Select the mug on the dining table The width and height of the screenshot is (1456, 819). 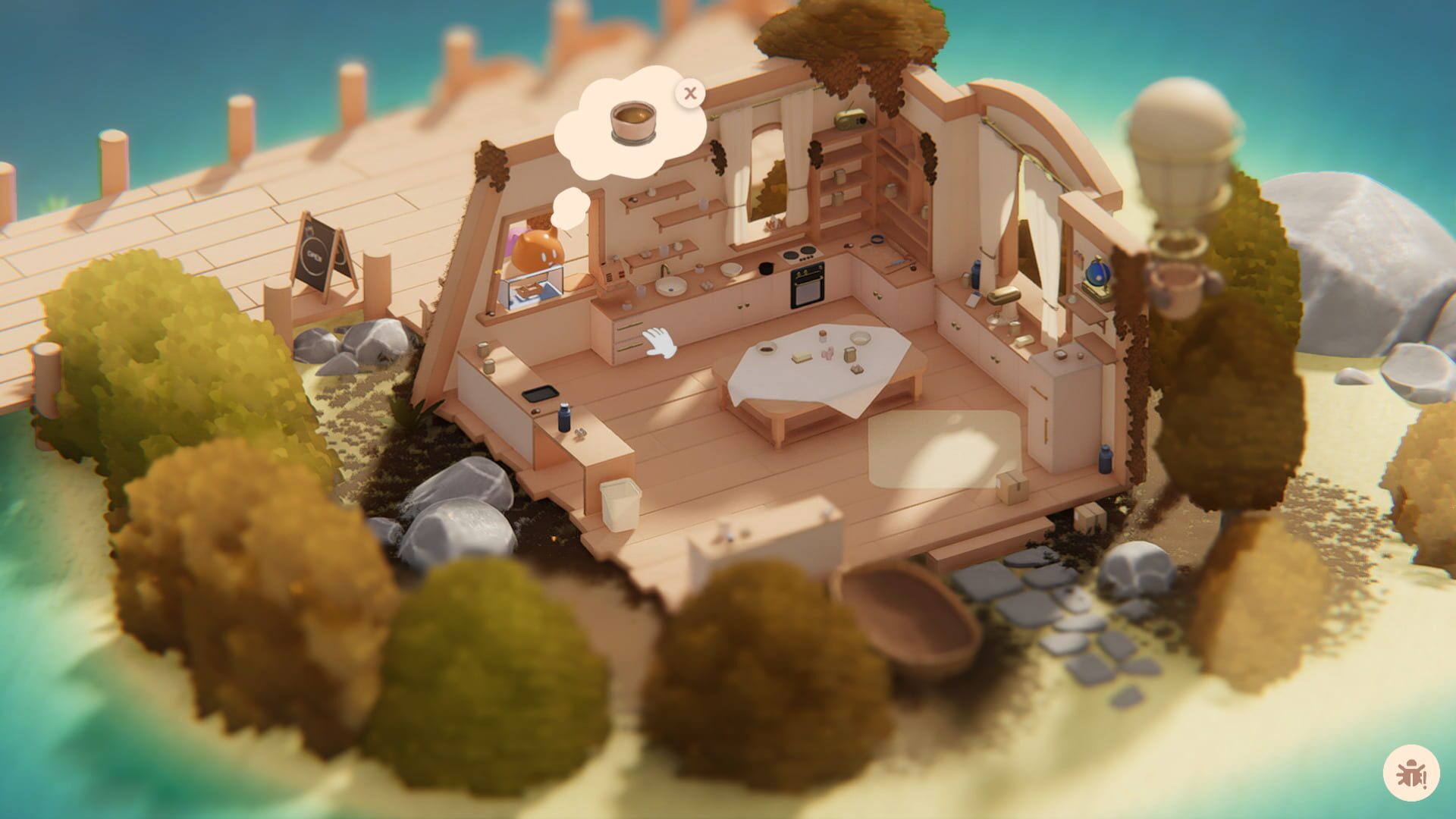766,347
